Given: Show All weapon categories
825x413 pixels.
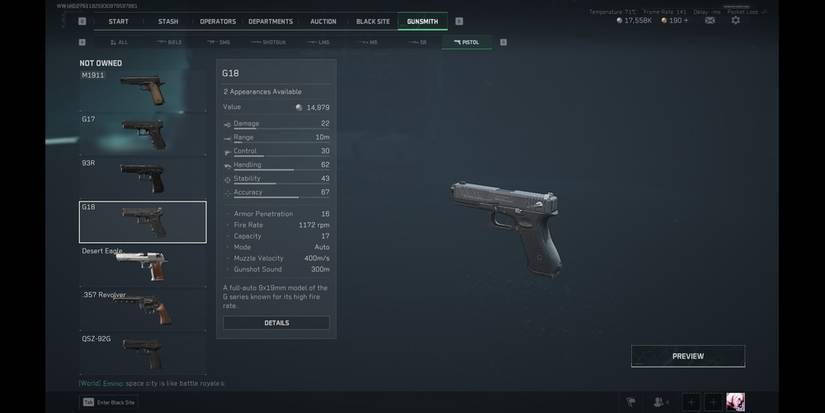Looking at the screenshot, I should click(120, 42).
